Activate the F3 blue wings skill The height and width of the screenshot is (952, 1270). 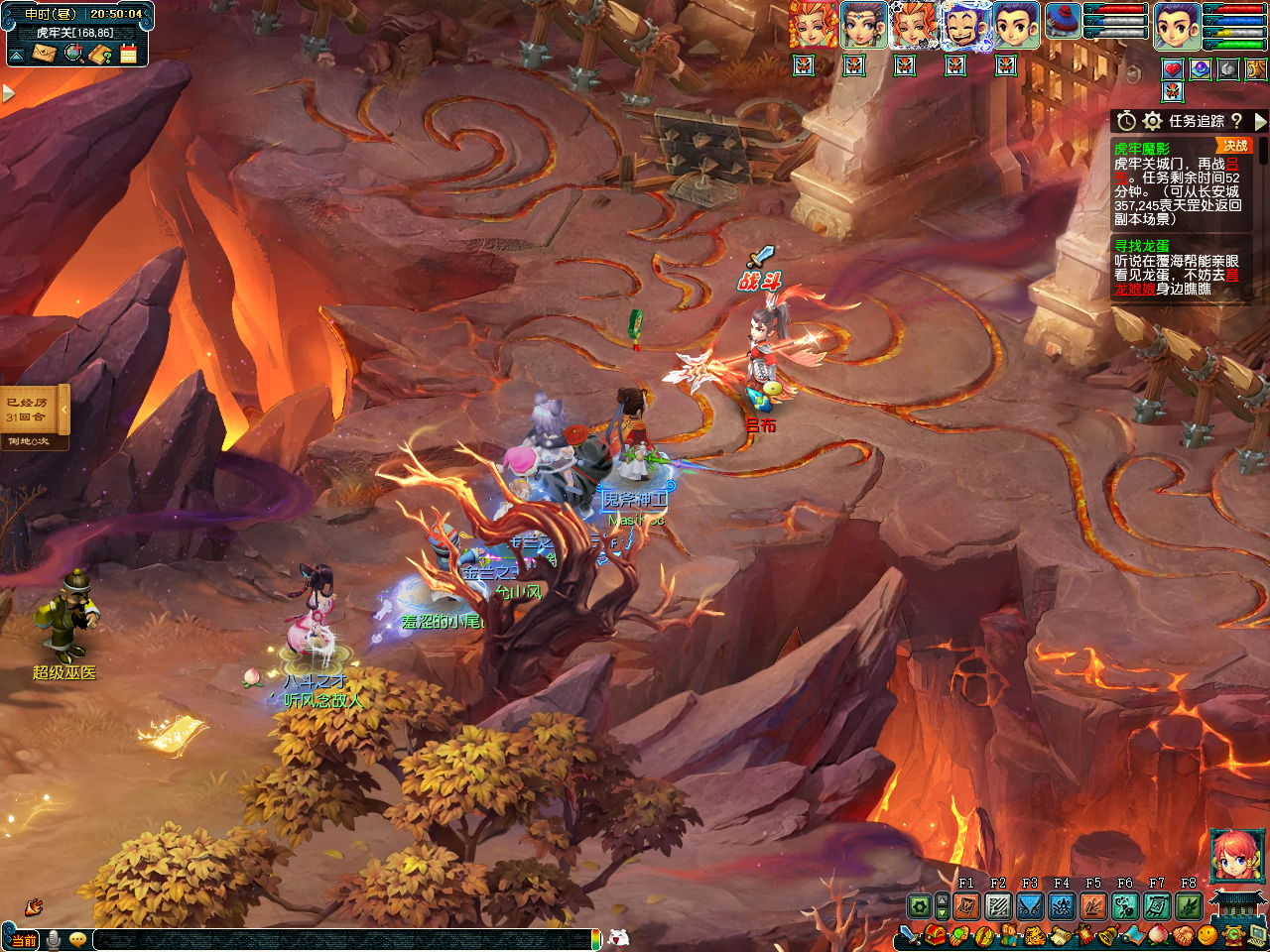tap(1030, 905)
